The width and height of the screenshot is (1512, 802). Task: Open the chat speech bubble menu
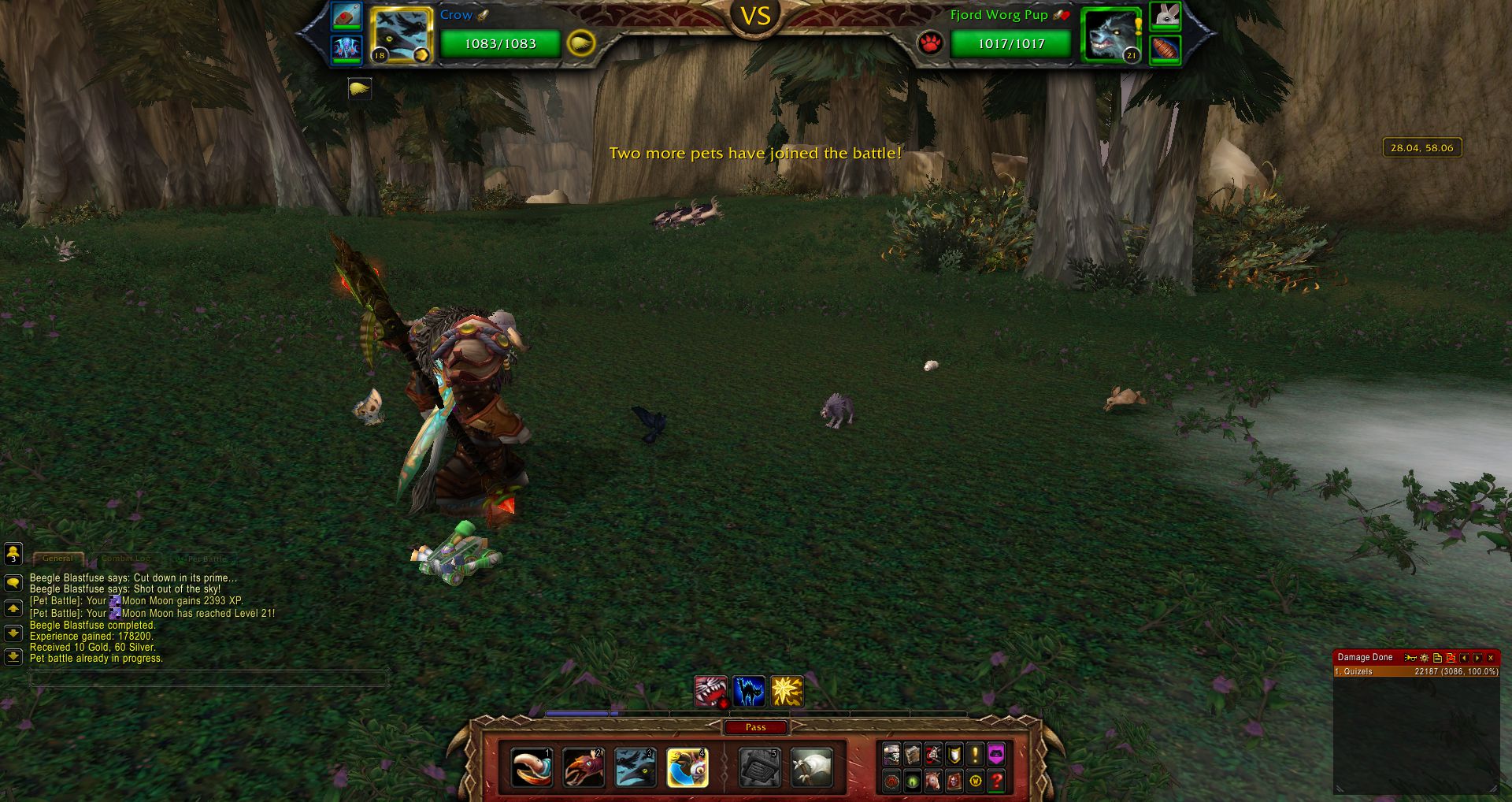point(13,583)
